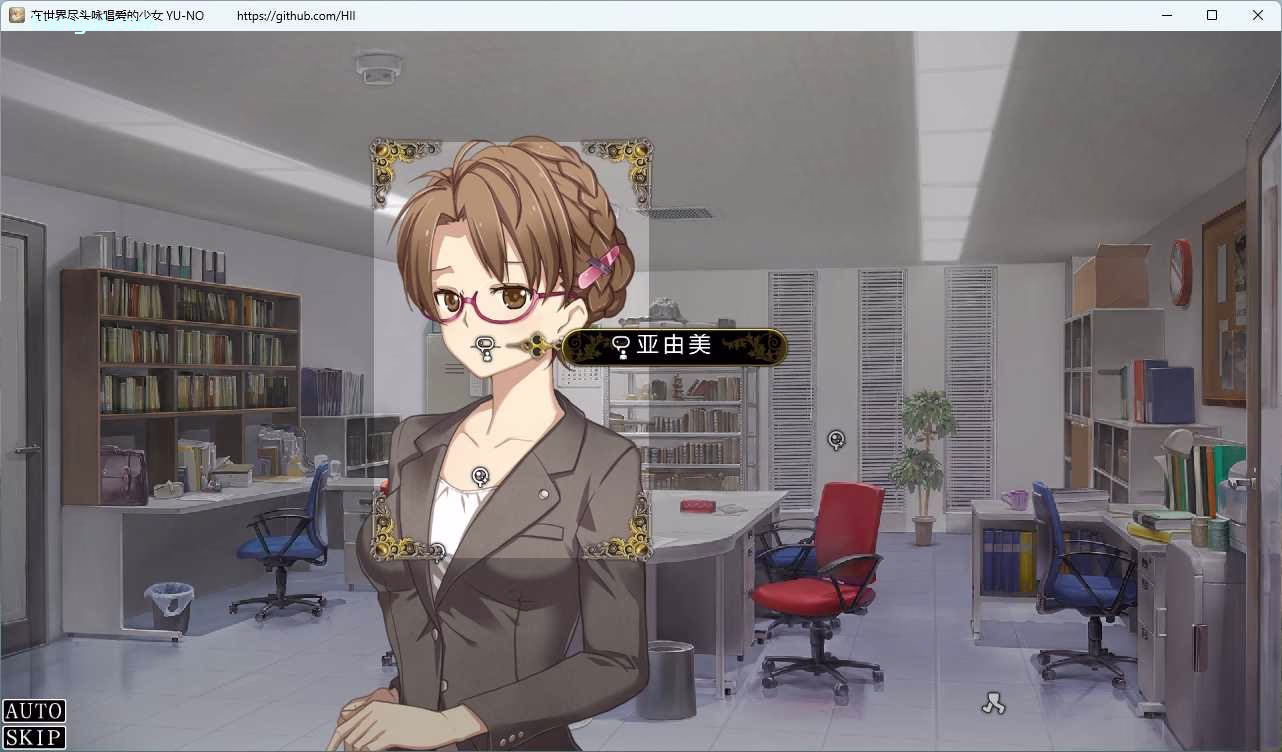
Task: Click the golden pin hotspot near Ayumi's ear
Action: pyautogui.click(x=536, y=345)
